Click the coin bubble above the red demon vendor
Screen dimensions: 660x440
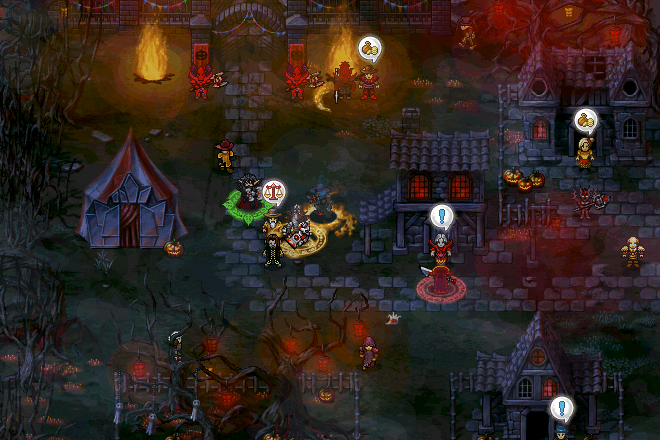(x=370, y=48)
